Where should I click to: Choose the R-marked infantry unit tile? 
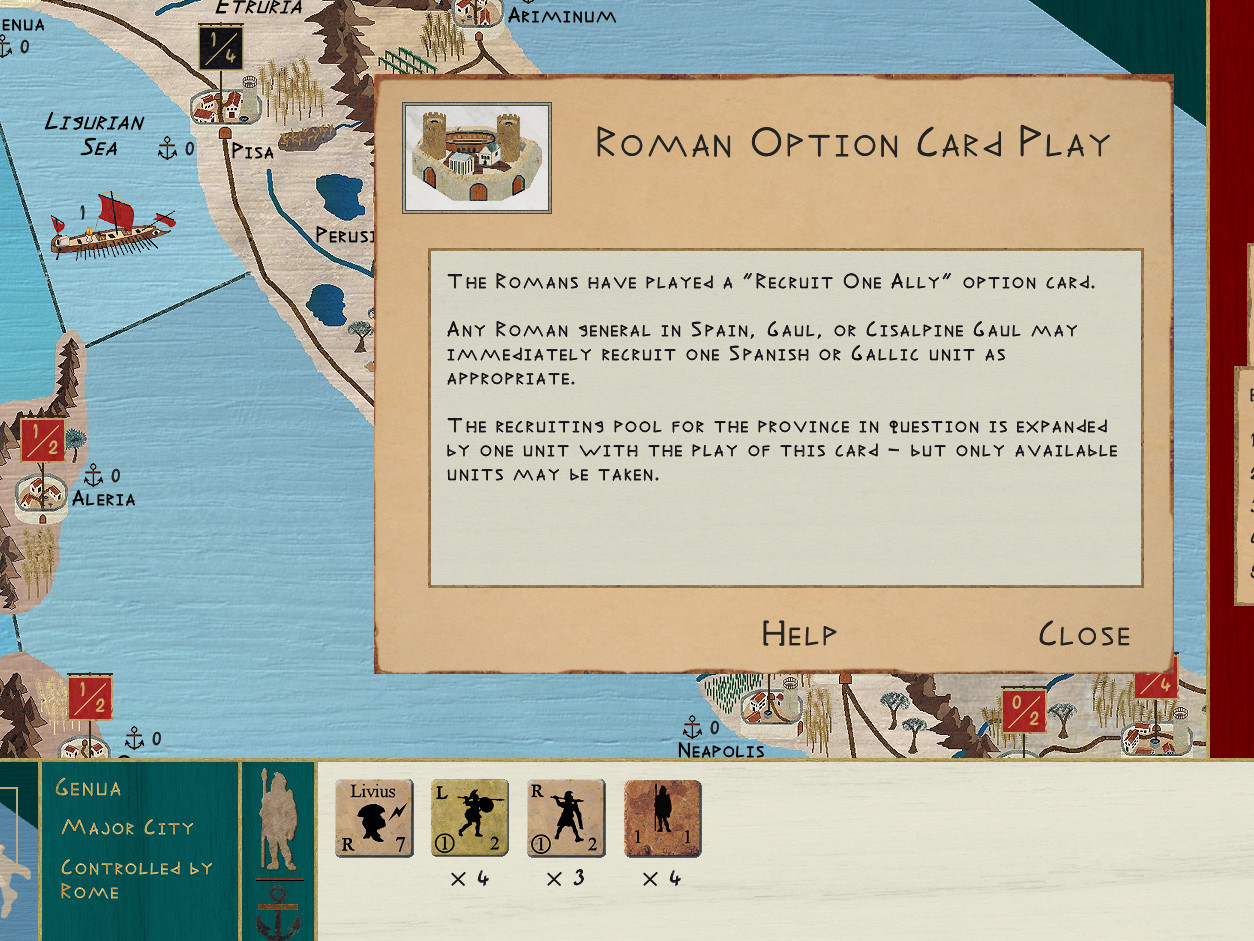[x=566, y=819]
